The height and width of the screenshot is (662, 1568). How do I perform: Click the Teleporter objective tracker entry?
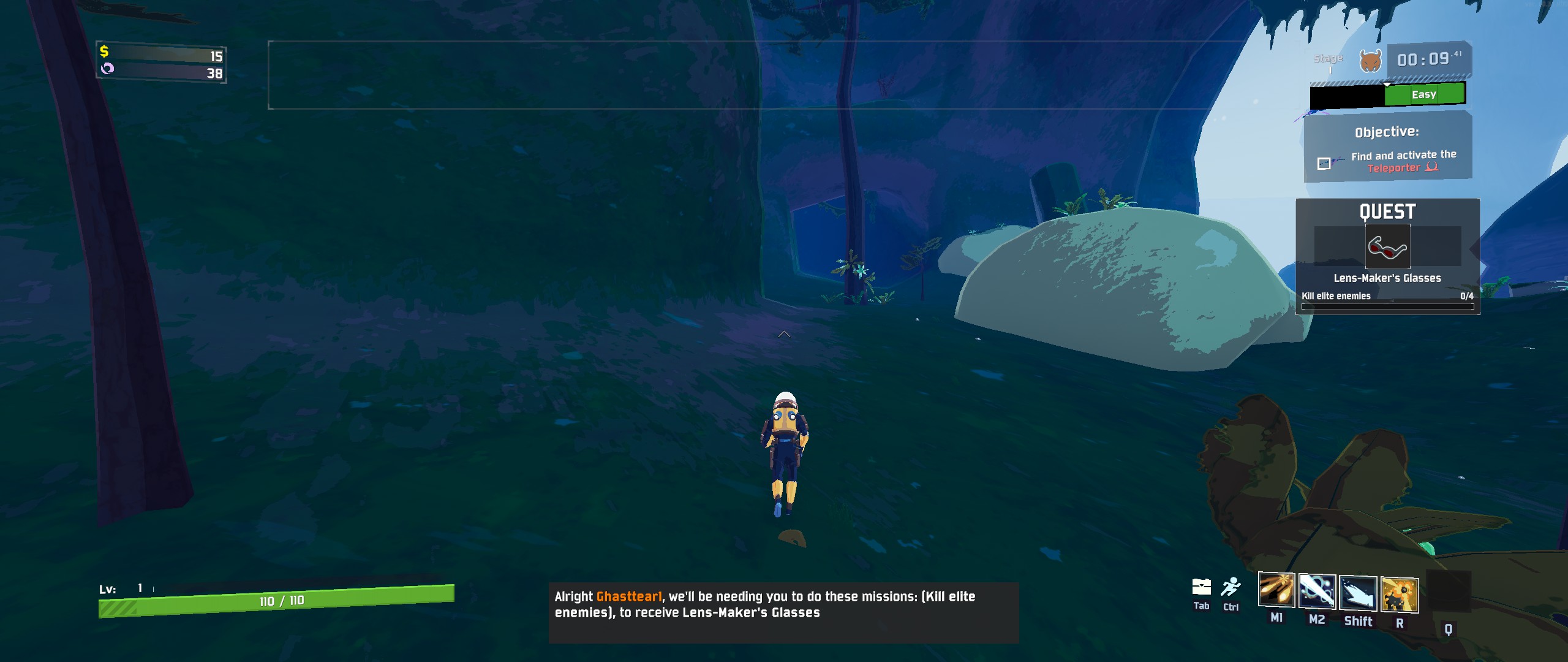point(1403,161)
